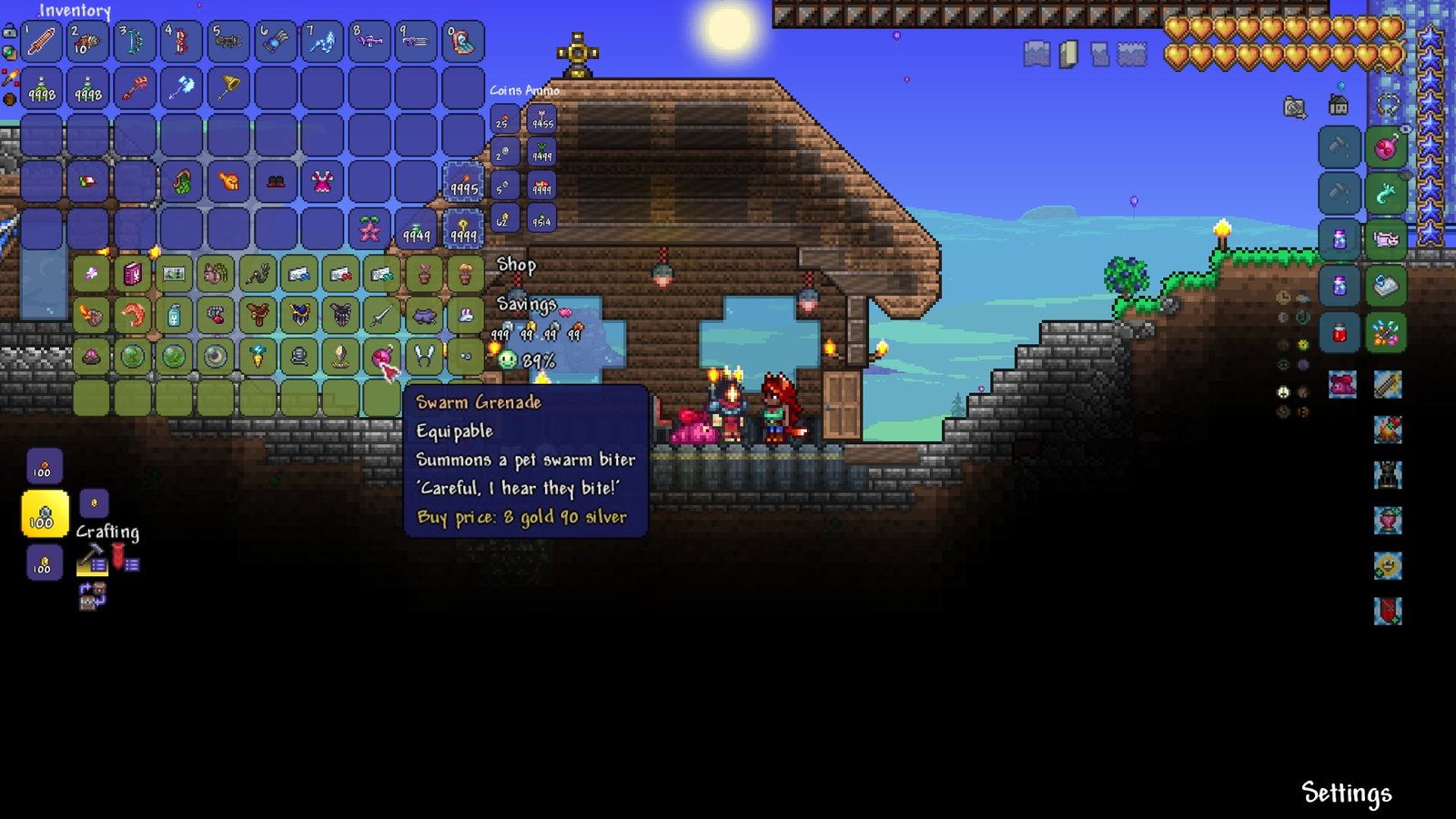Select the sword in hotbar slot 1
This screenshot has height=819, width=1456.
(x=41, y=41)
